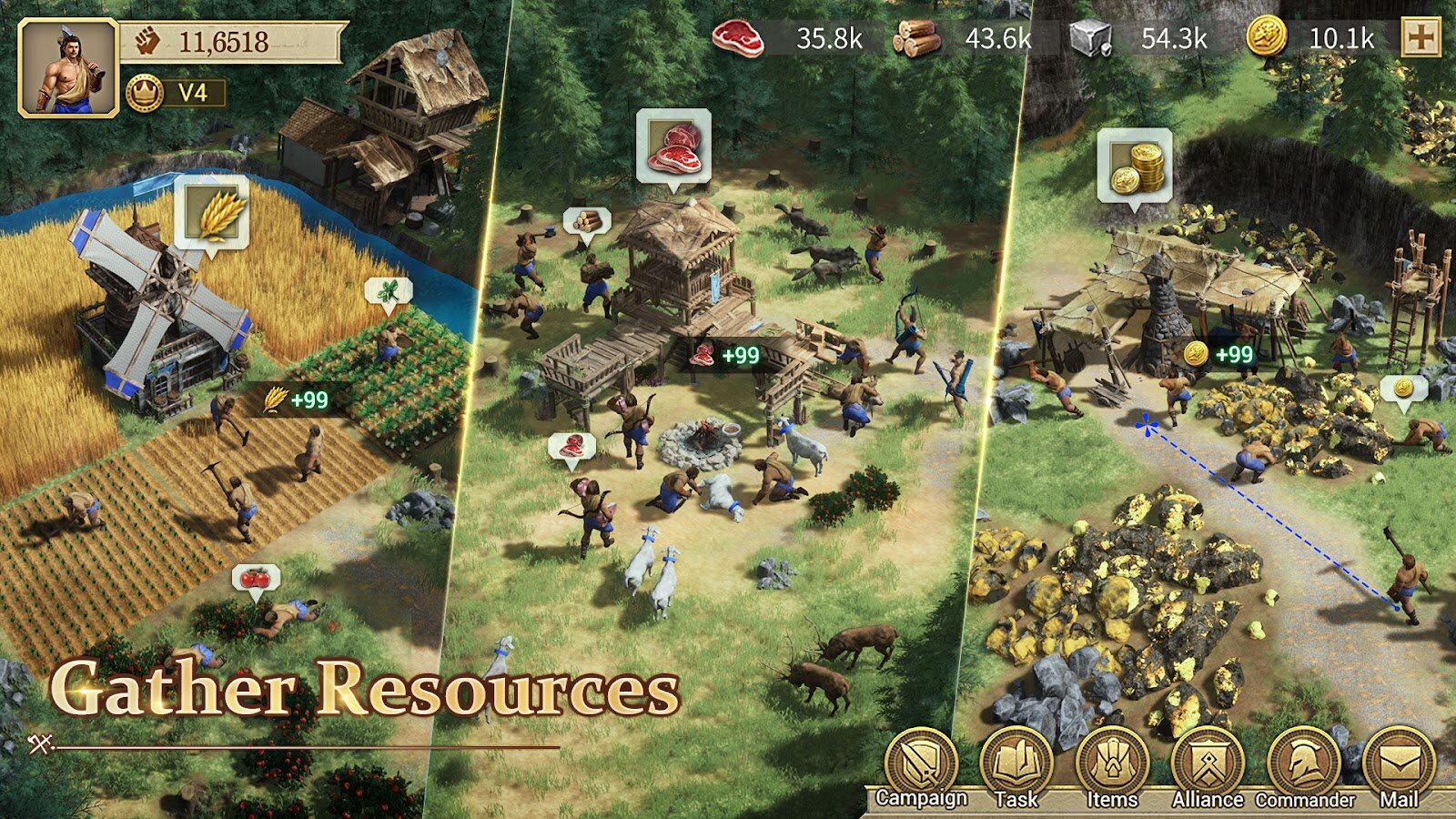Screen dimensions: 1456x819
Task: Tap the tomato harvest bubble
Action: (x=256, y=579)
